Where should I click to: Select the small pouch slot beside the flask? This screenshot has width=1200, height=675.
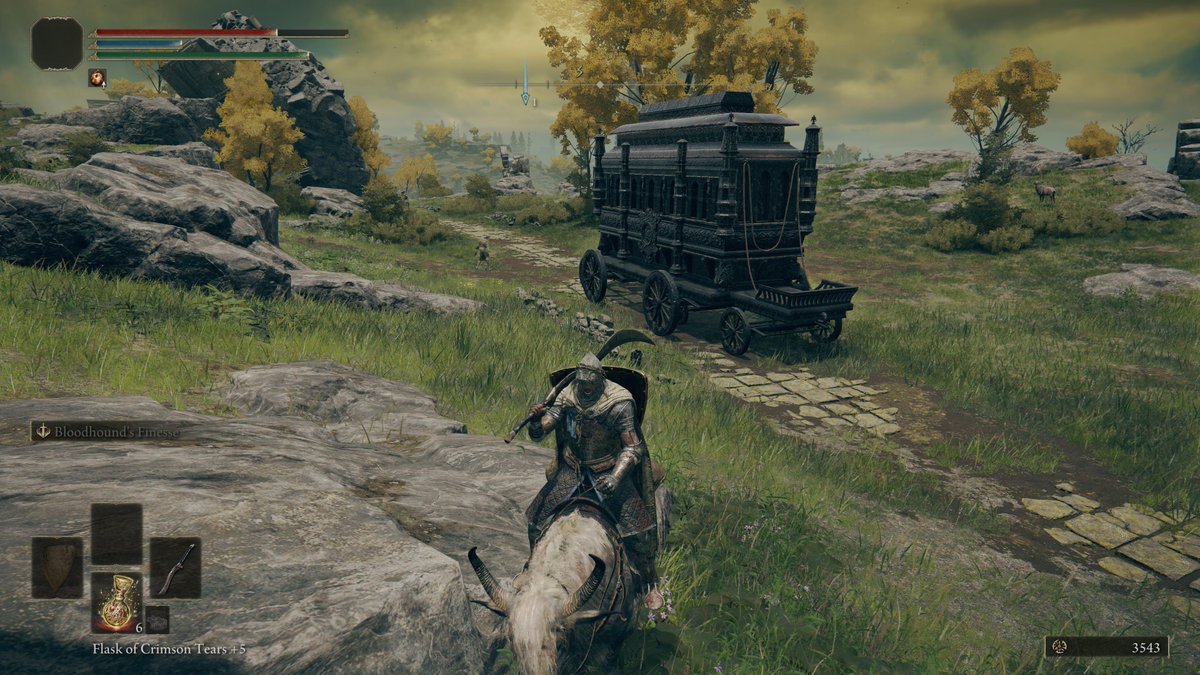(156, 619)
